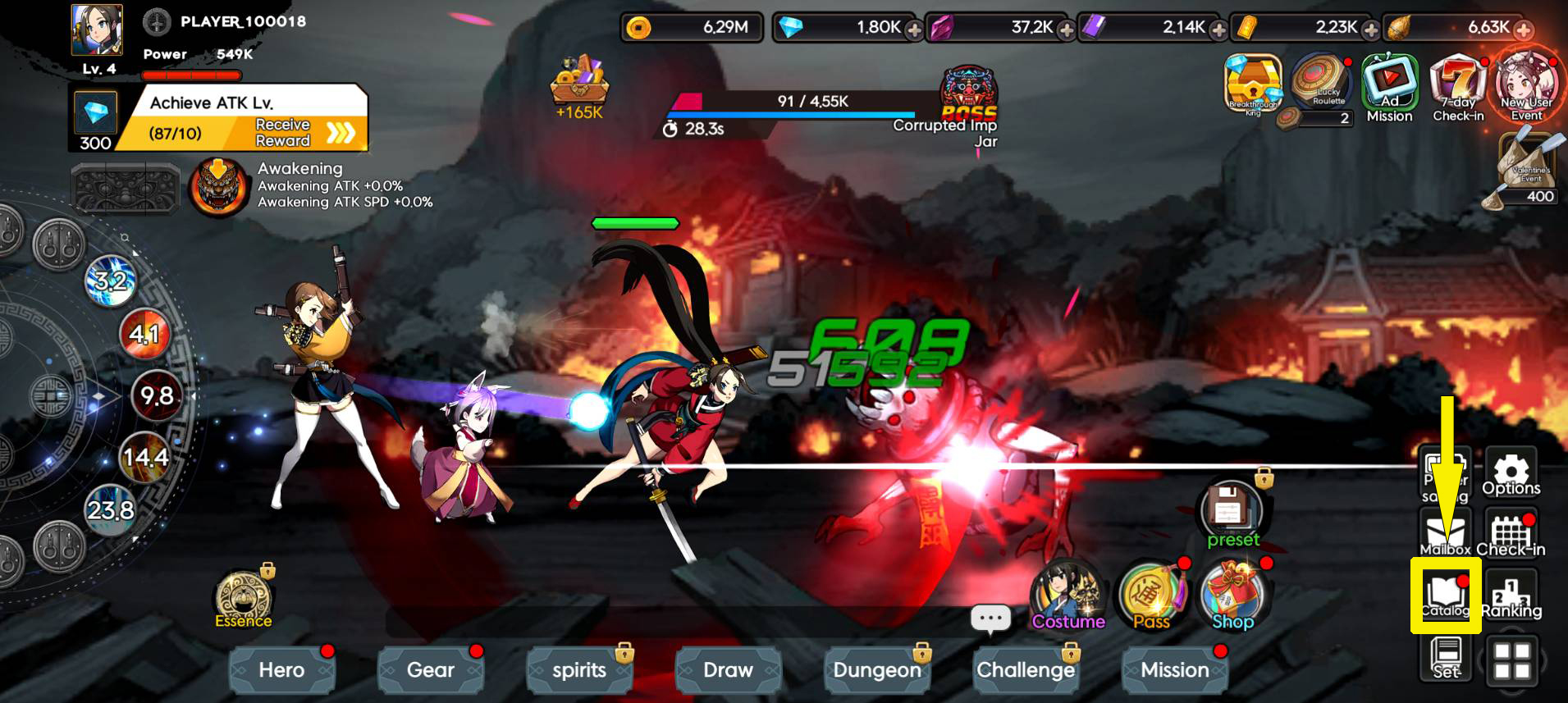Spin the Lucky Roulette

pyautogui.click(x=1319, y=86)
